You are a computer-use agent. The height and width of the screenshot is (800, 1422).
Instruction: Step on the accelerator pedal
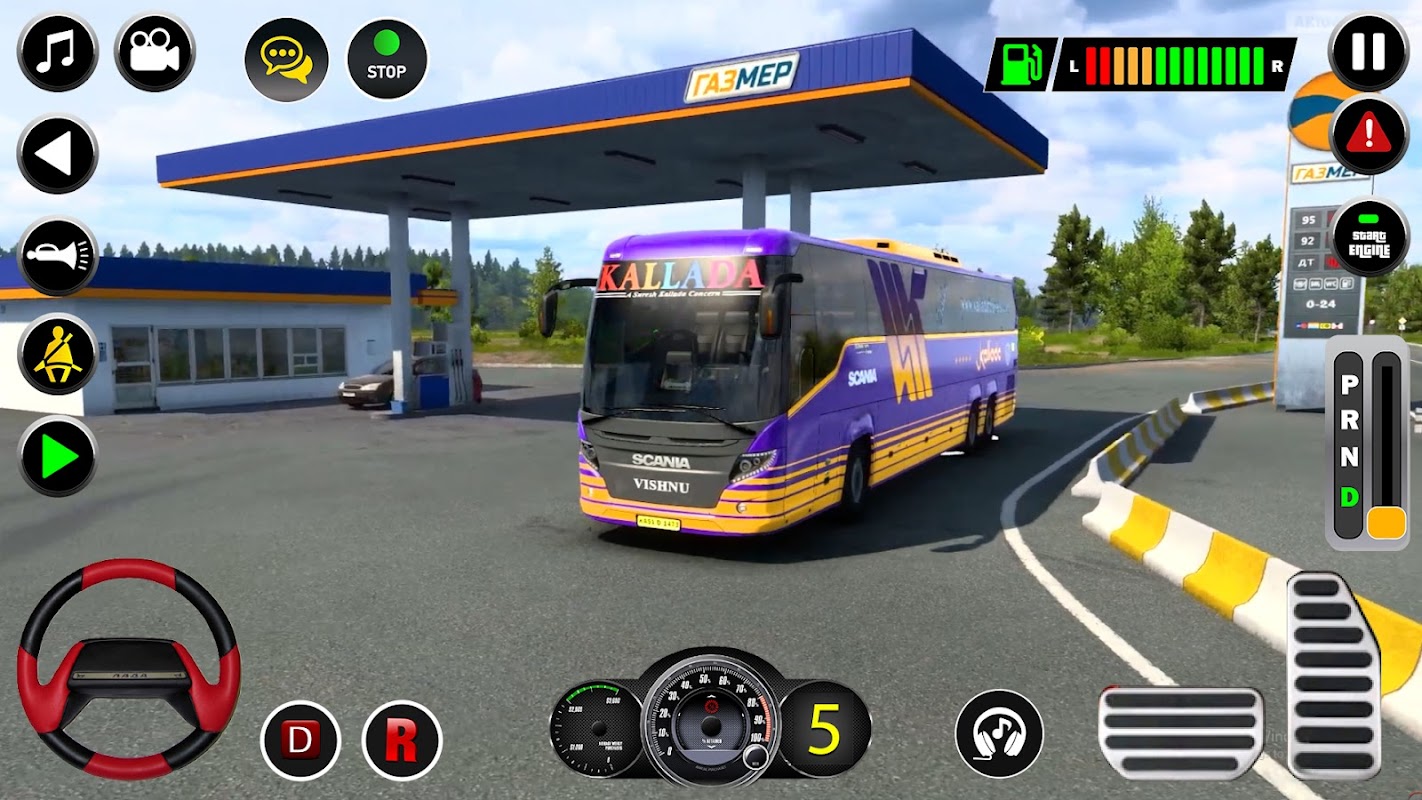coord(1333,675)
